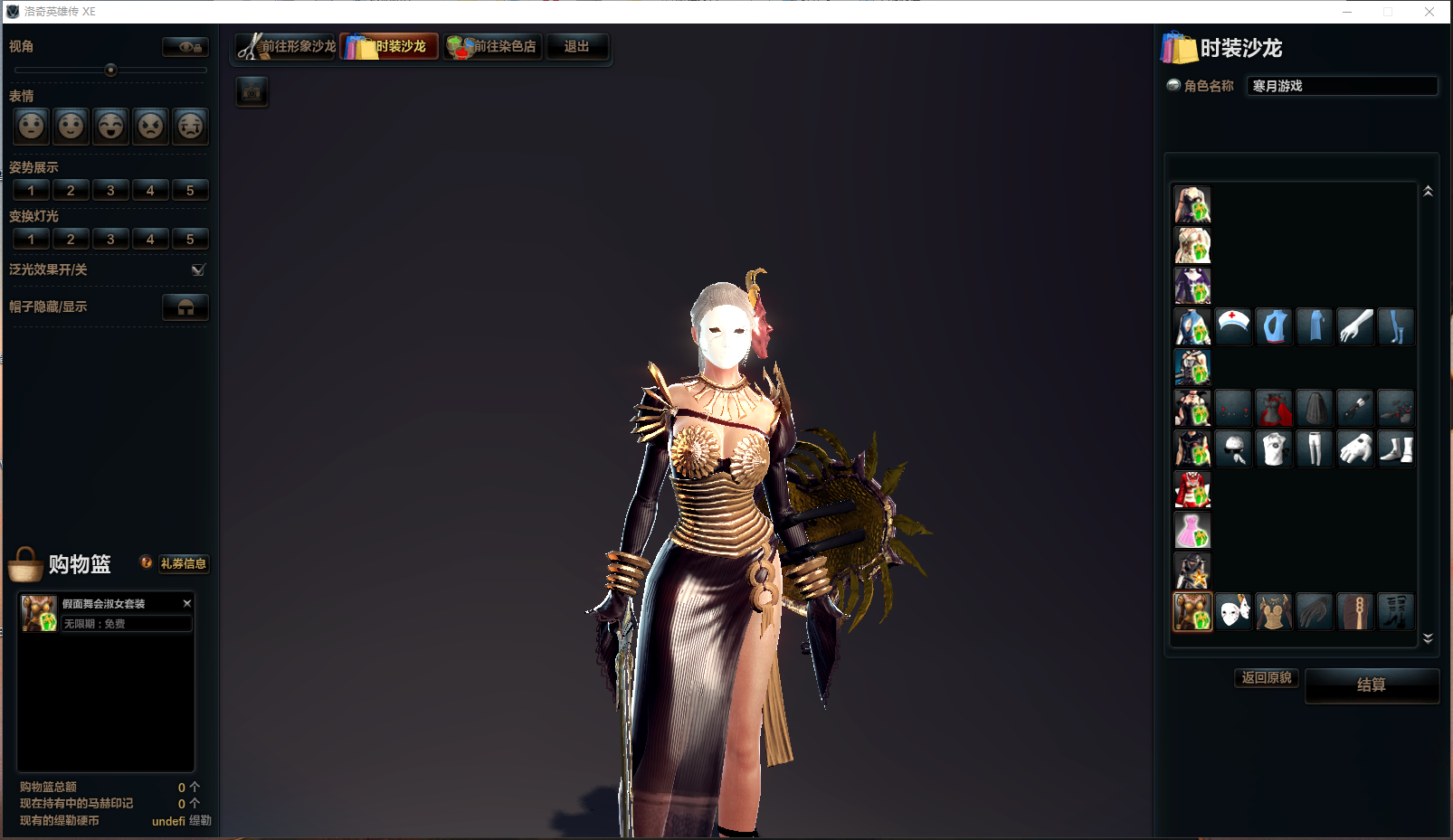This screenshot has width=1453, height=840.
Task: Exit the salon with 退出
Action: [576, 47]
